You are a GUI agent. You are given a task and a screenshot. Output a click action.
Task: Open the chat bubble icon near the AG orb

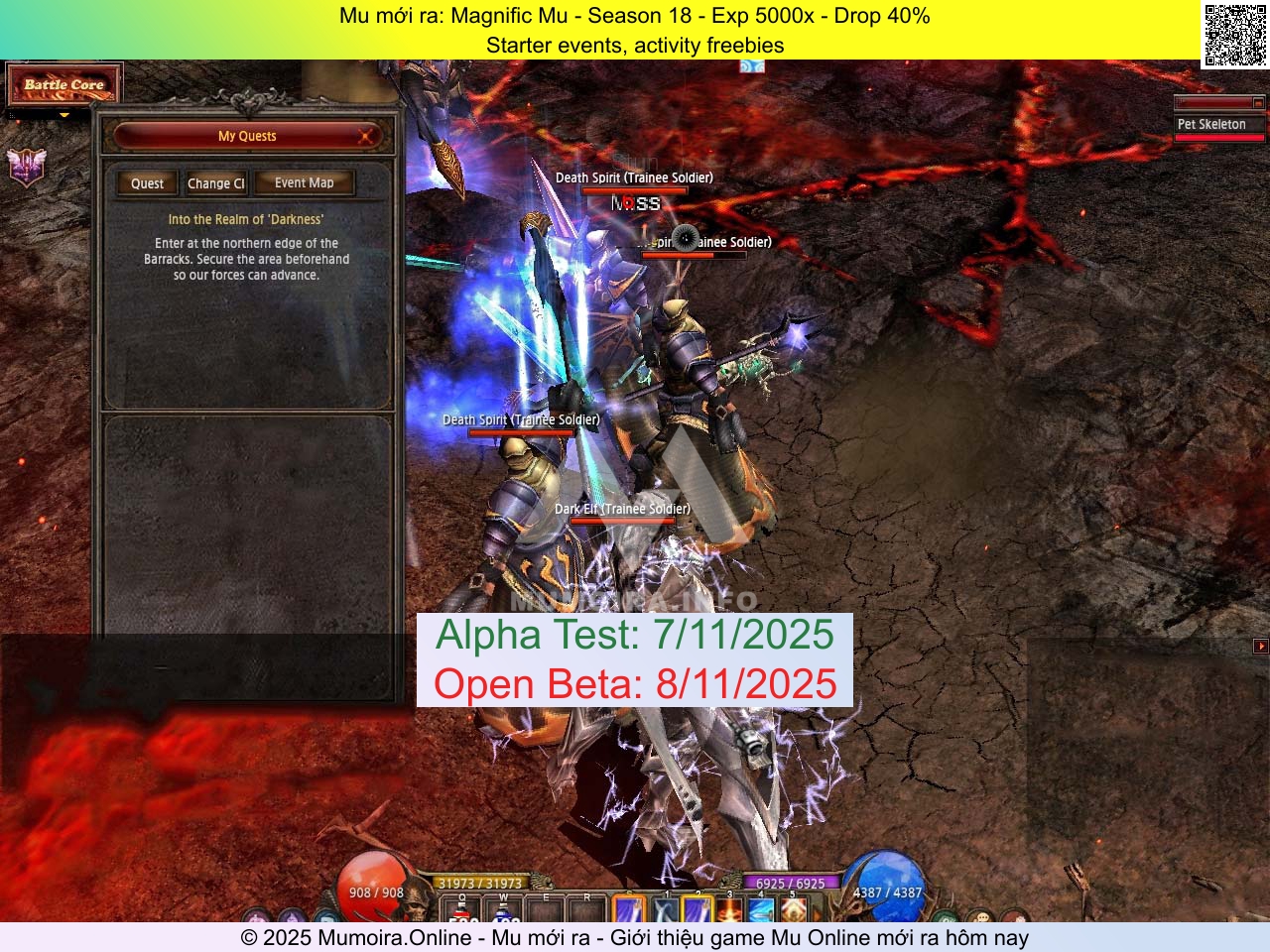(983, 918)
